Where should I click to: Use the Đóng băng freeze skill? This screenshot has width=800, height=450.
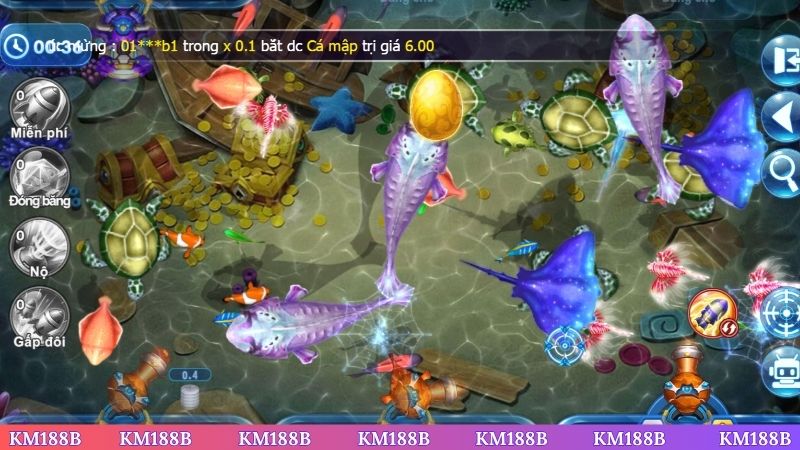coord(38,174)
